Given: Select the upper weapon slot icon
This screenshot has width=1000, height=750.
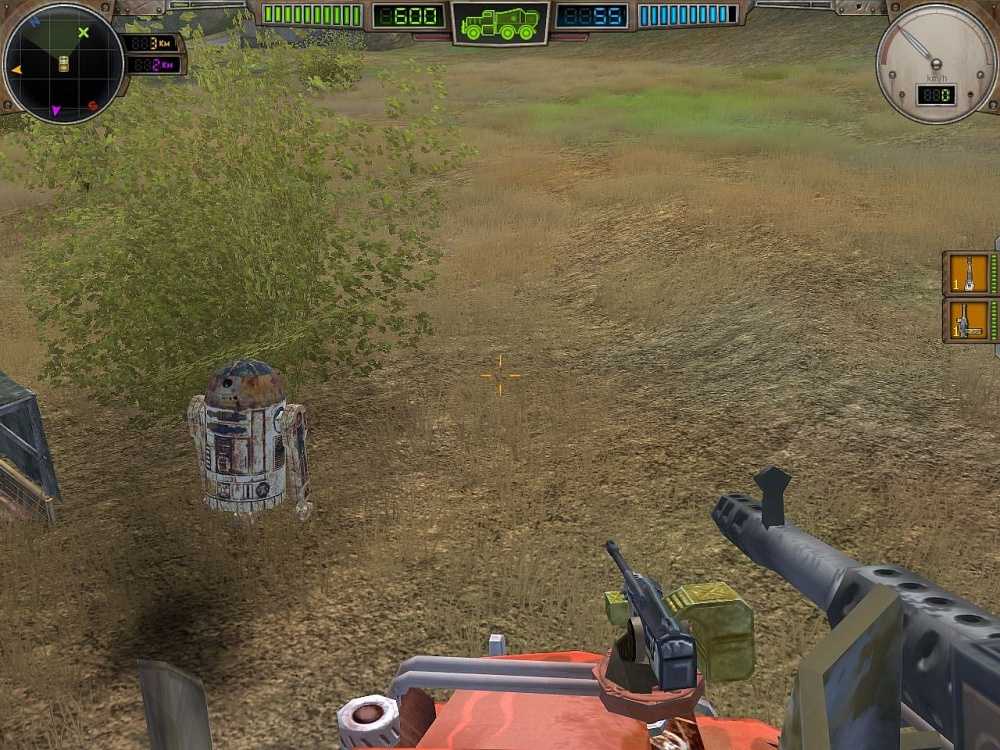Looking at the screenshot, I should click(968, 273).
